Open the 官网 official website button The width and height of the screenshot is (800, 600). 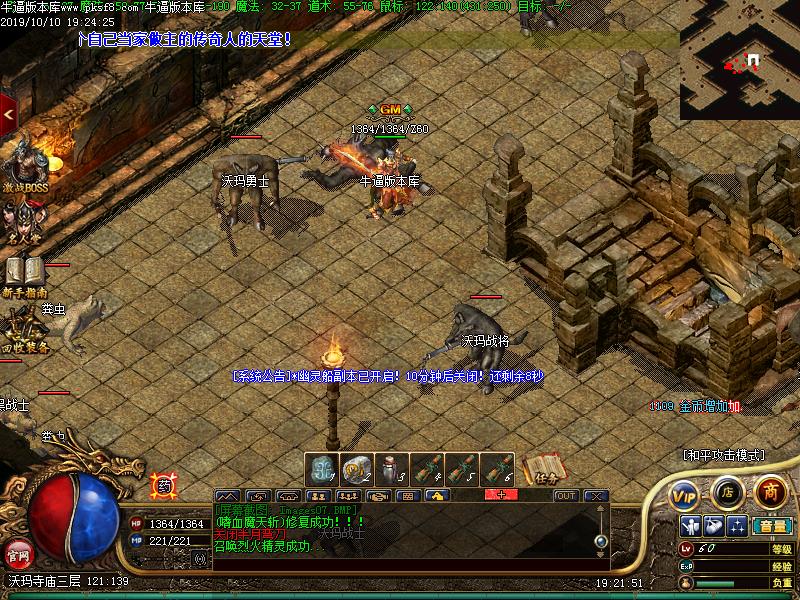[x=18, y=553]
